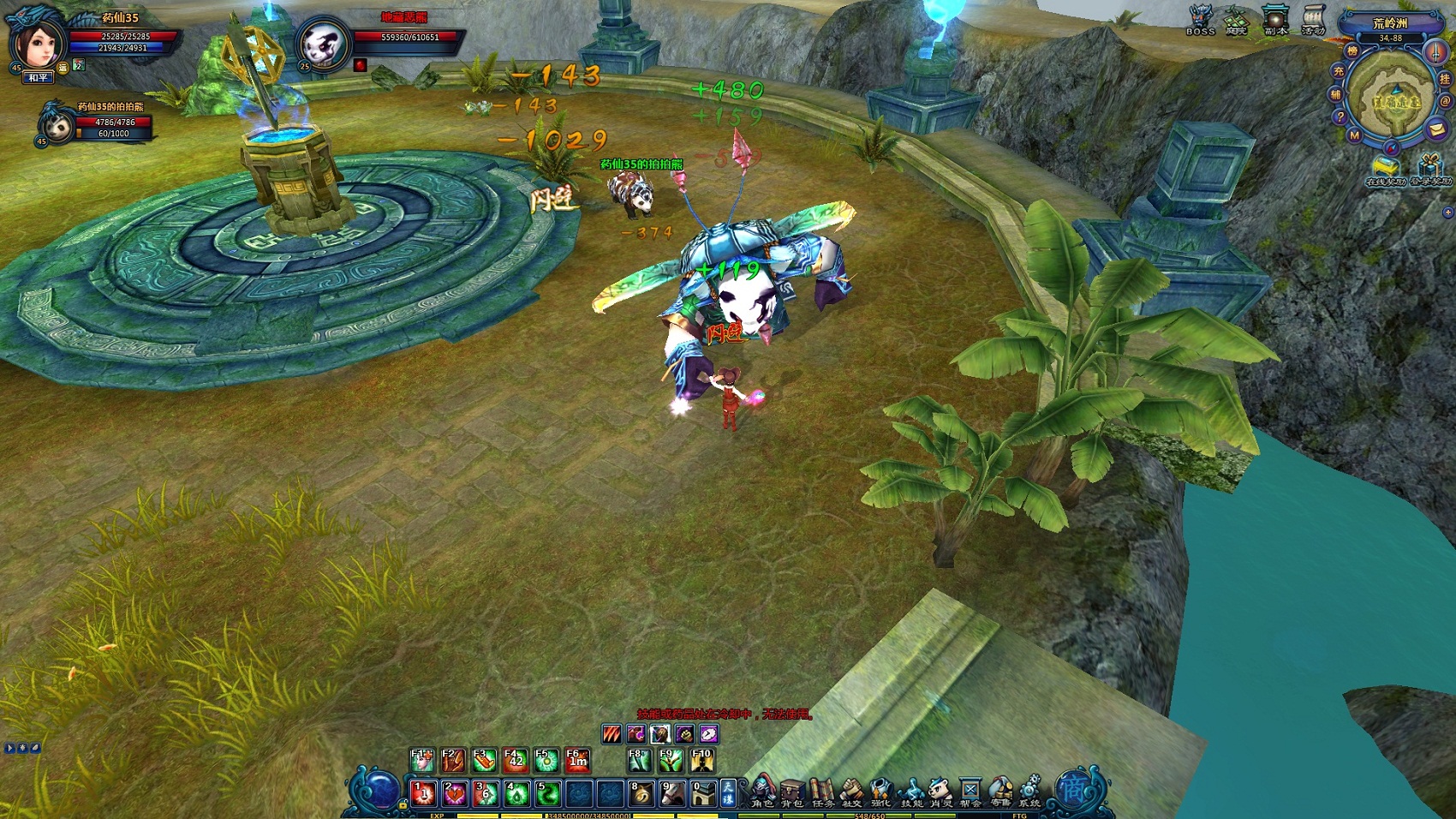This screenshot has width=1456, height=819.
Task: Use the horse mount in slot 9
Action: click(x=672, y=793)
